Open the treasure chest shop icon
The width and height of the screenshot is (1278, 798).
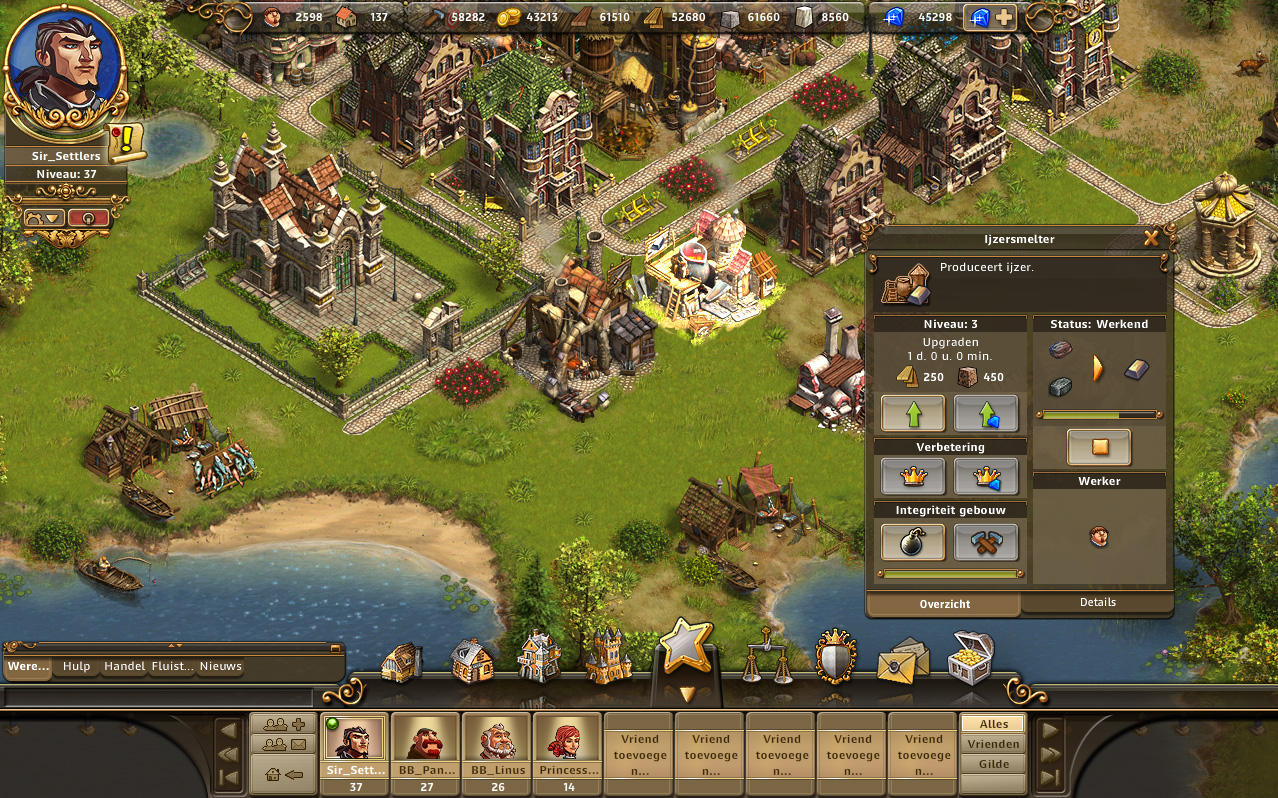pyautogui.click(x=970, y=656)
